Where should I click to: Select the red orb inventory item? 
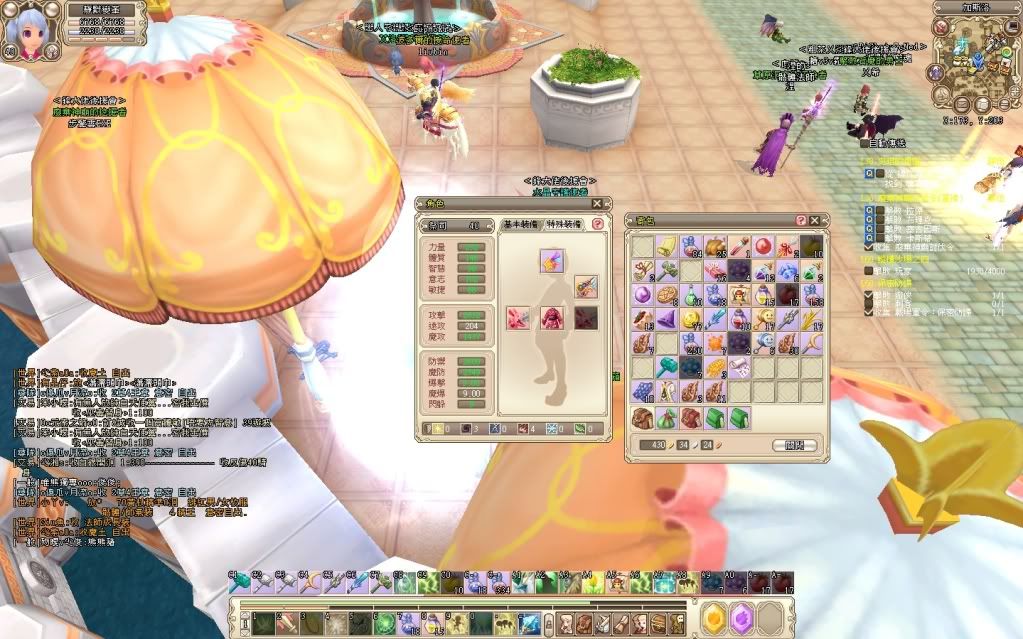(763, 246)
